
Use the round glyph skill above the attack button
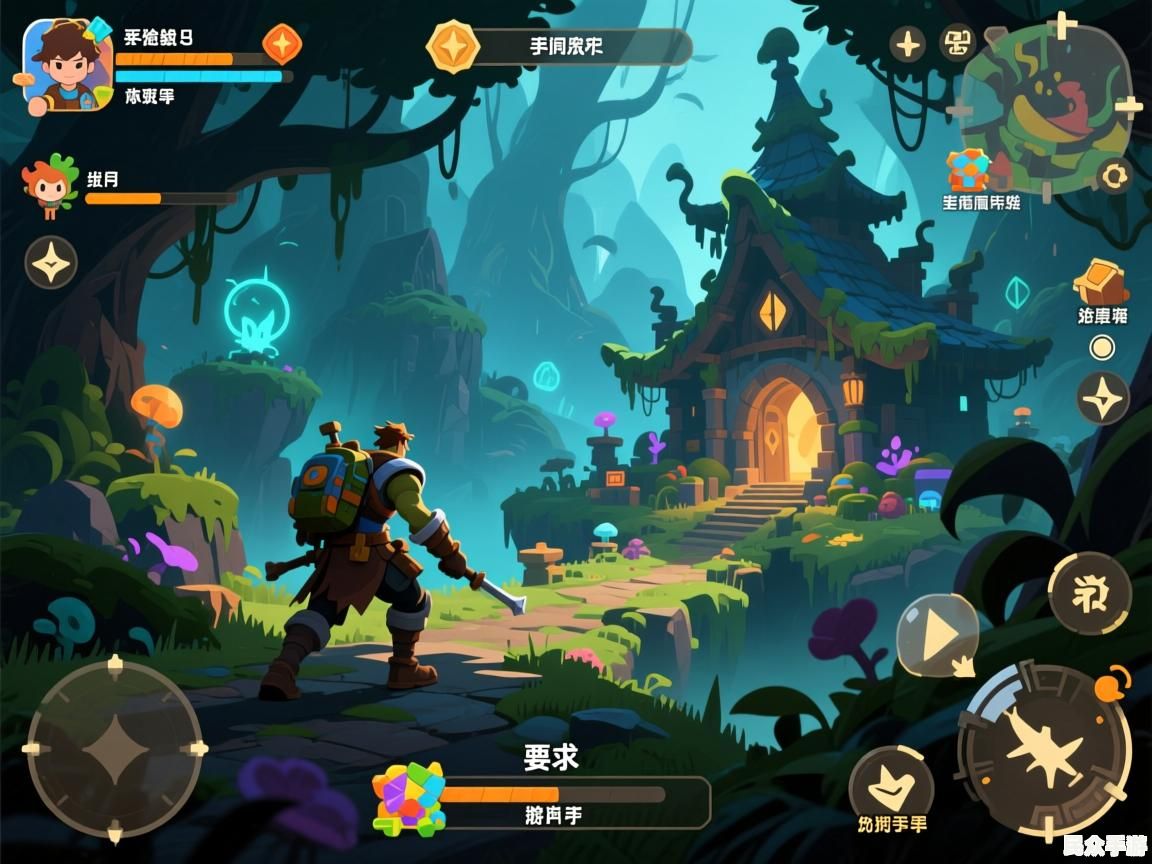coord(1089,592)
